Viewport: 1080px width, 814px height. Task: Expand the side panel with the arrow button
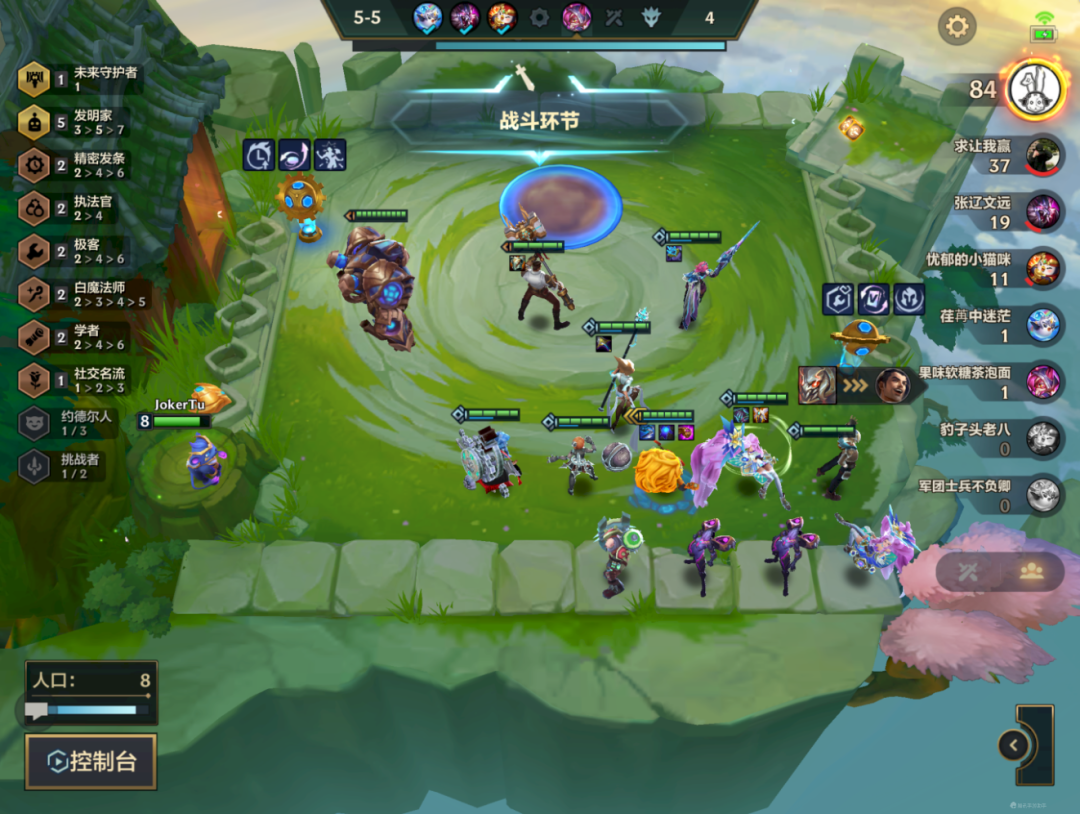(1014, 745)
